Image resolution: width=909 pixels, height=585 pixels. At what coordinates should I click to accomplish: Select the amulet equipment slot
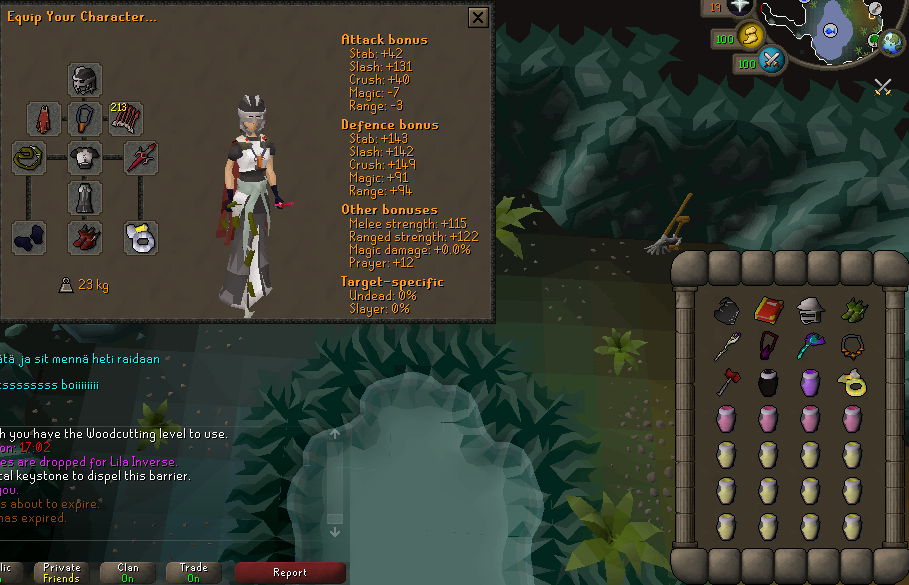(85, 119)
